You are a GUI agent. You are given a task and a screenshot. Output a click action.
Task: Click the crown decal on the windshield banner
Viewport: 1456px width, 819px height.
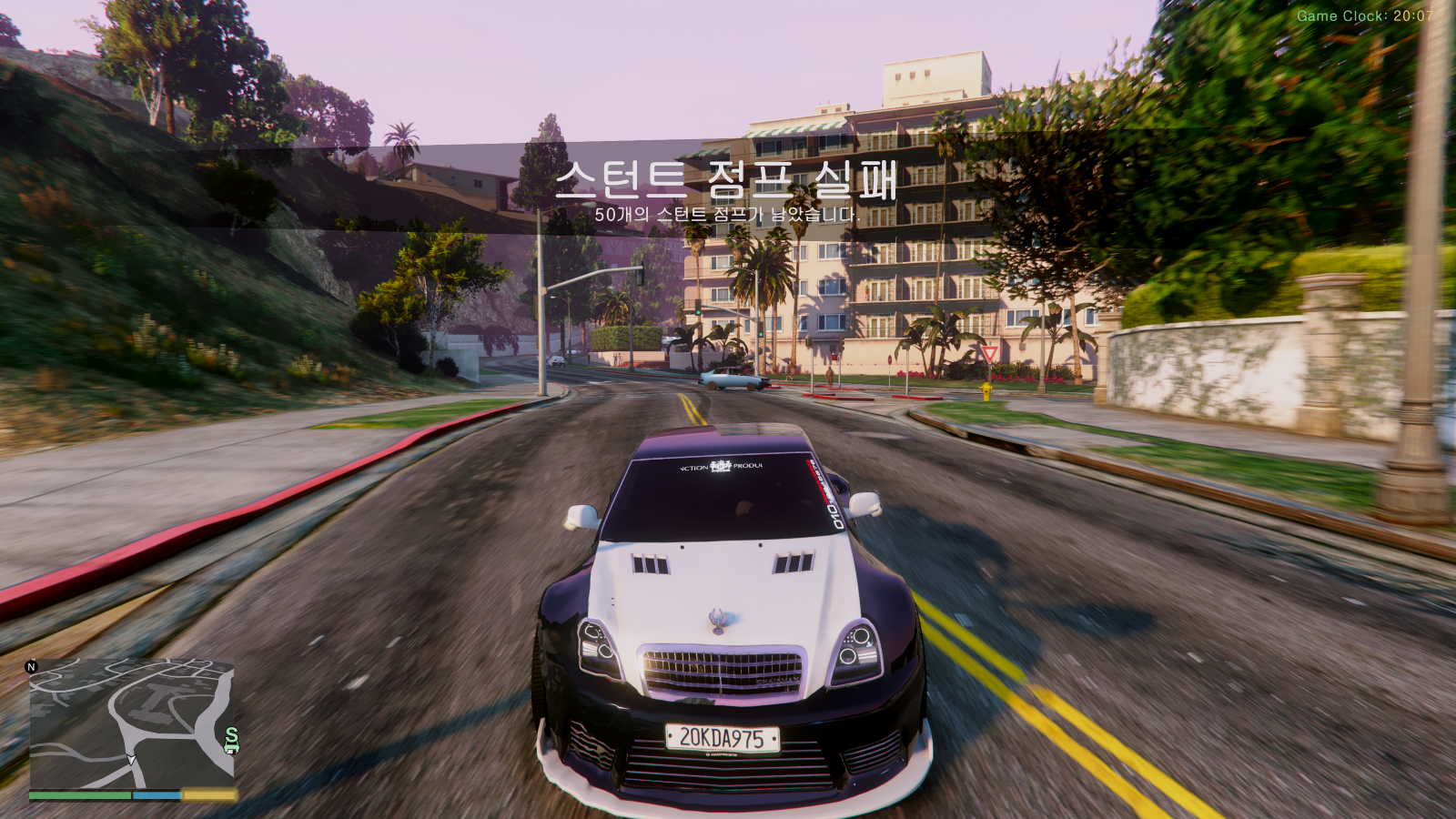719,466
